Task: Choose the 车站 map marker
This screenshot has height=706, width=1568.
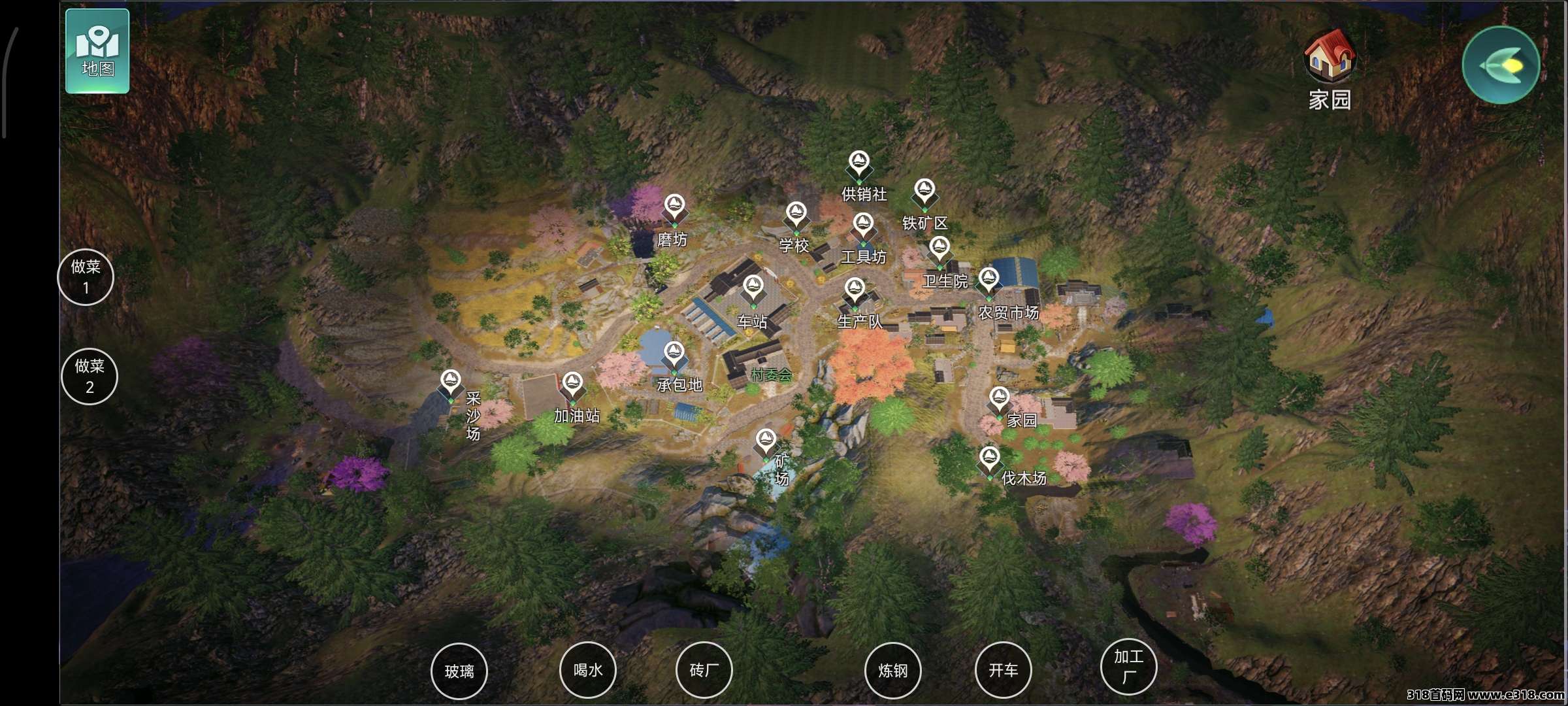Action: point(753,289)
